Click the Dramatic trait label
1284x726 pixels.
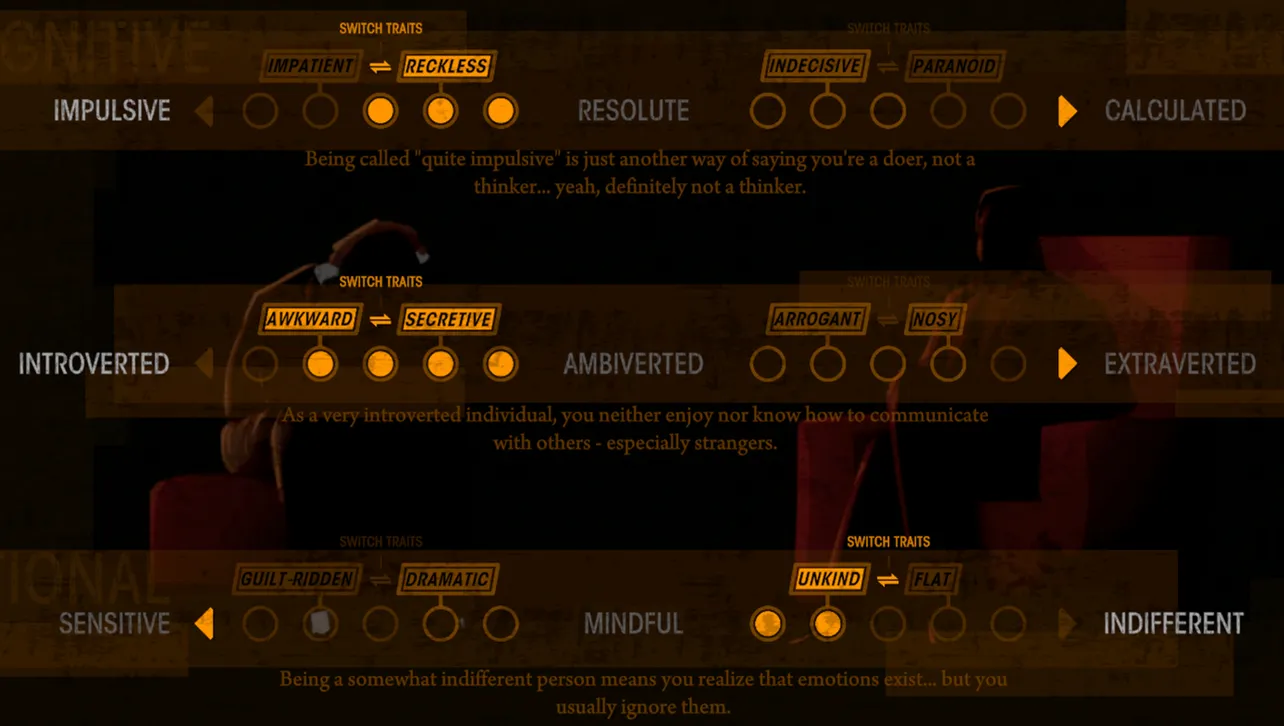tap(447, 579)
